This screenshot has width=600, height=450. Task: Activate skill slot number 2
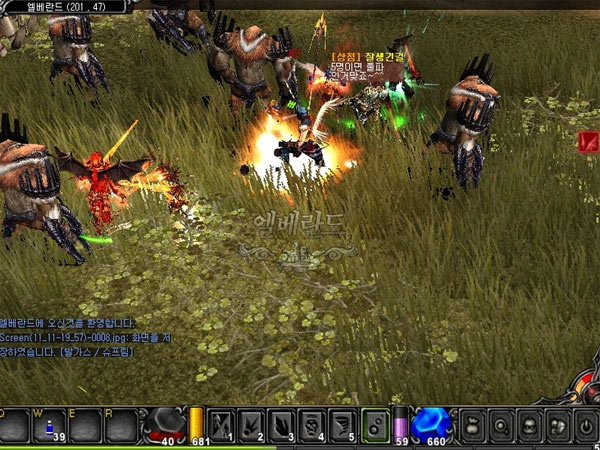pyautogui.click(x=251, y=424)
